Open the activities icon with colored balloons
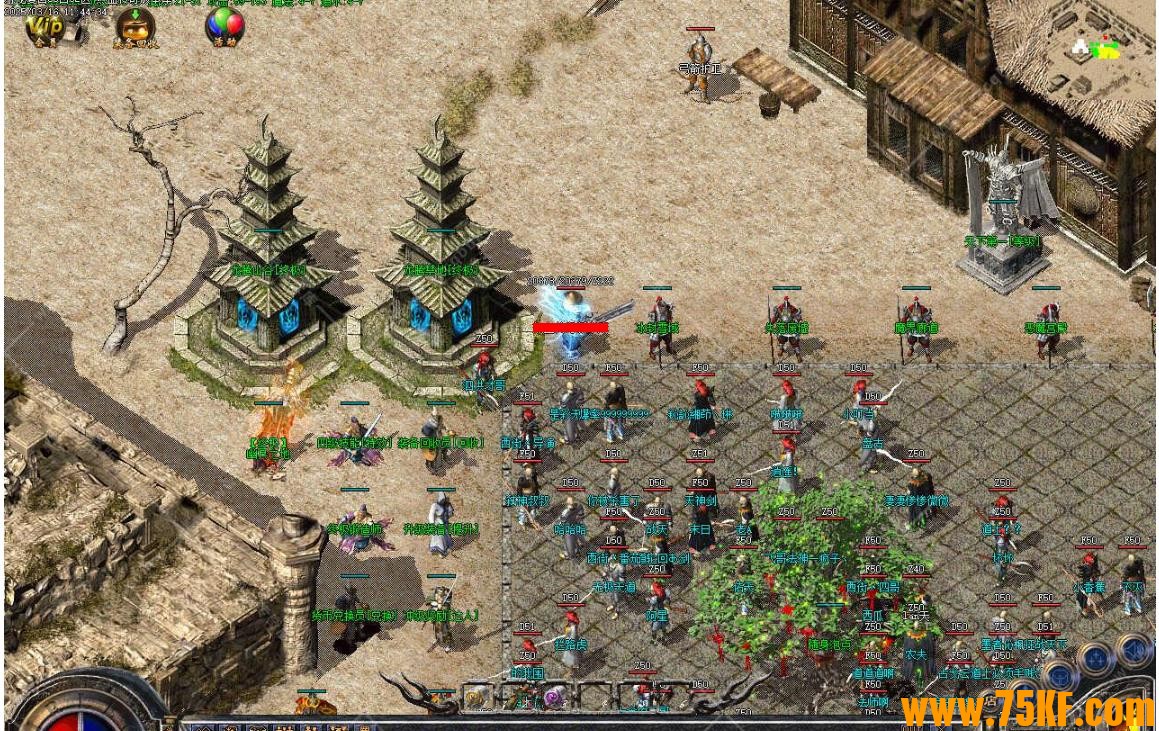 point(224,26)
